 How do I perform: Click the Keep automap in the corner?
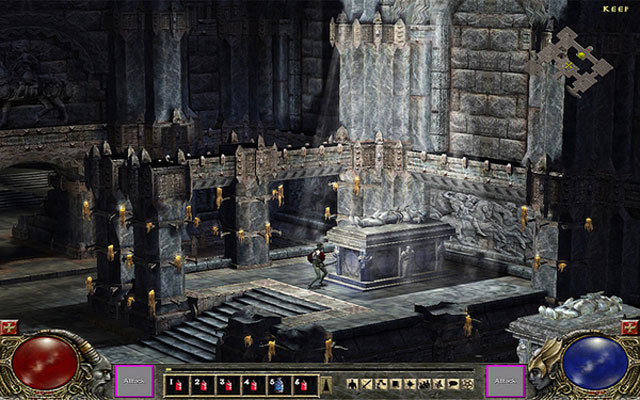pos(572,60)
